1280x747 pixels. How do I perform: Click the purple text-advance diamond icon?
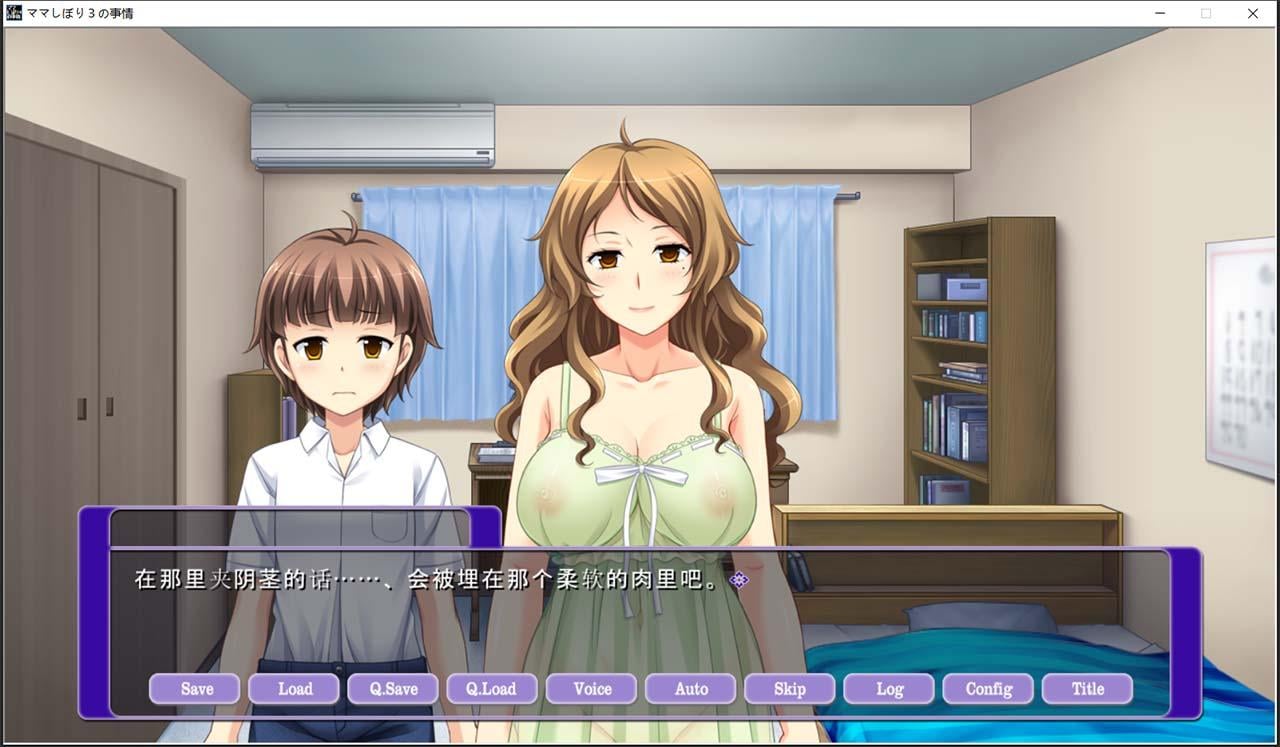[x=739, y=580]
